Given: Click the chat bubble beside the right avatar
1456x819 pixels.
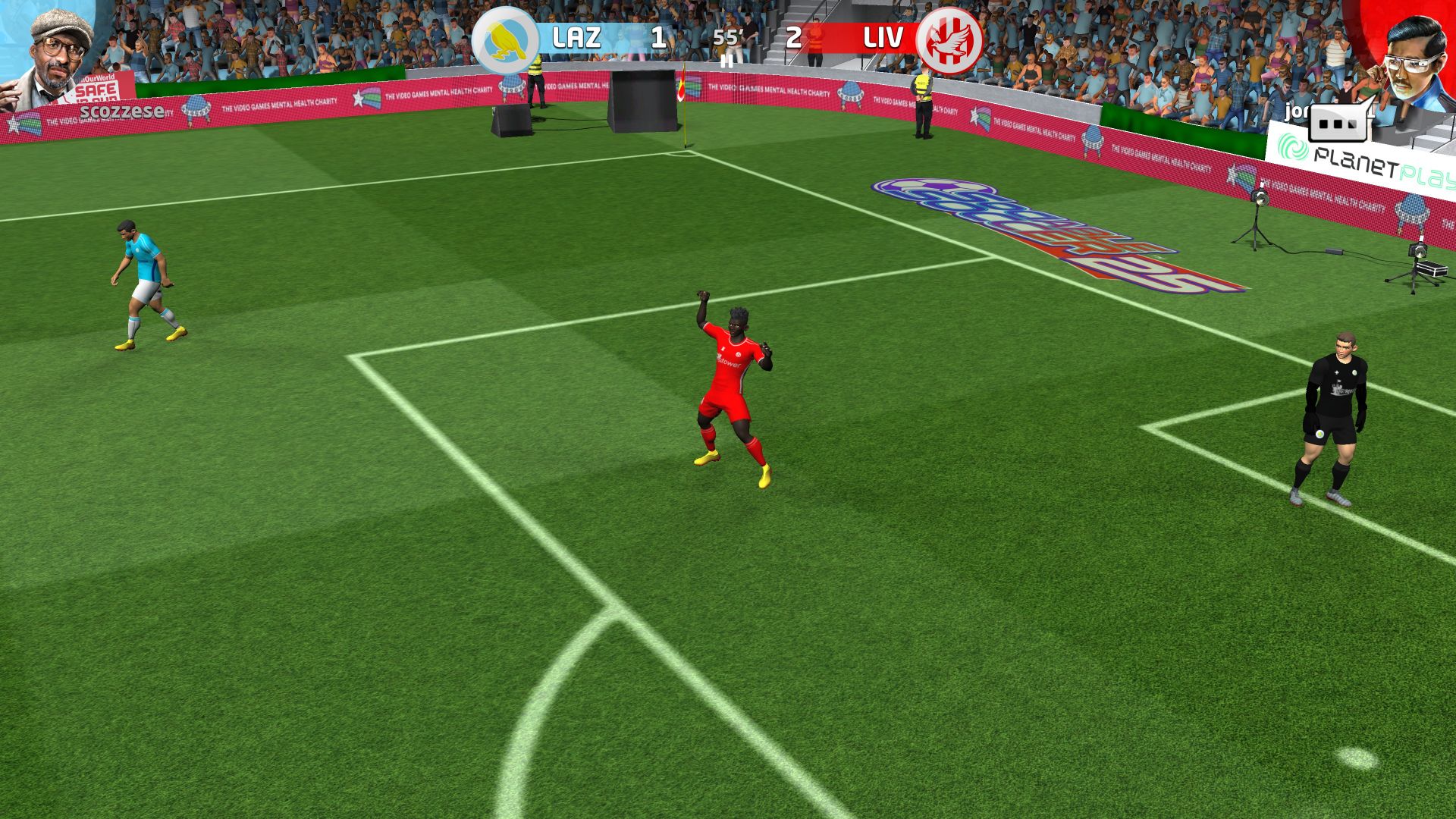Looking at the screenshot, I should (x=1339, y=123).
